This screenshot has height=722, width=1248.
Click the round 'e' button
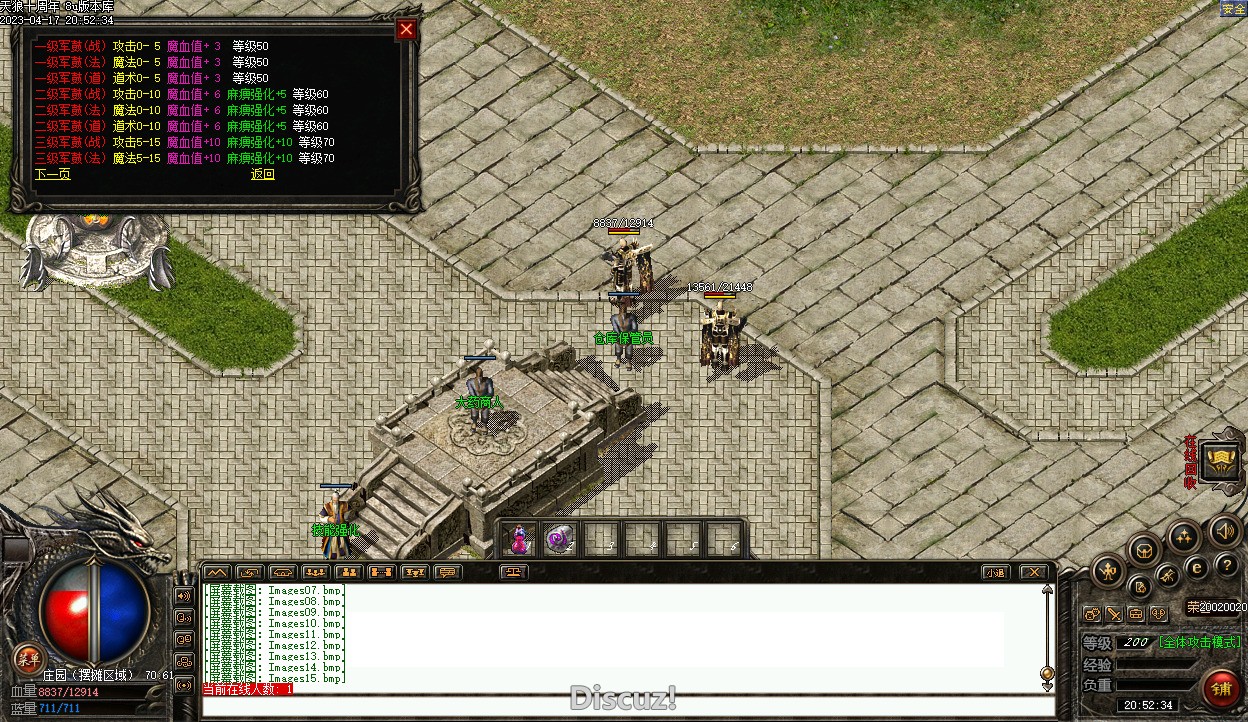pos(1197,568)
